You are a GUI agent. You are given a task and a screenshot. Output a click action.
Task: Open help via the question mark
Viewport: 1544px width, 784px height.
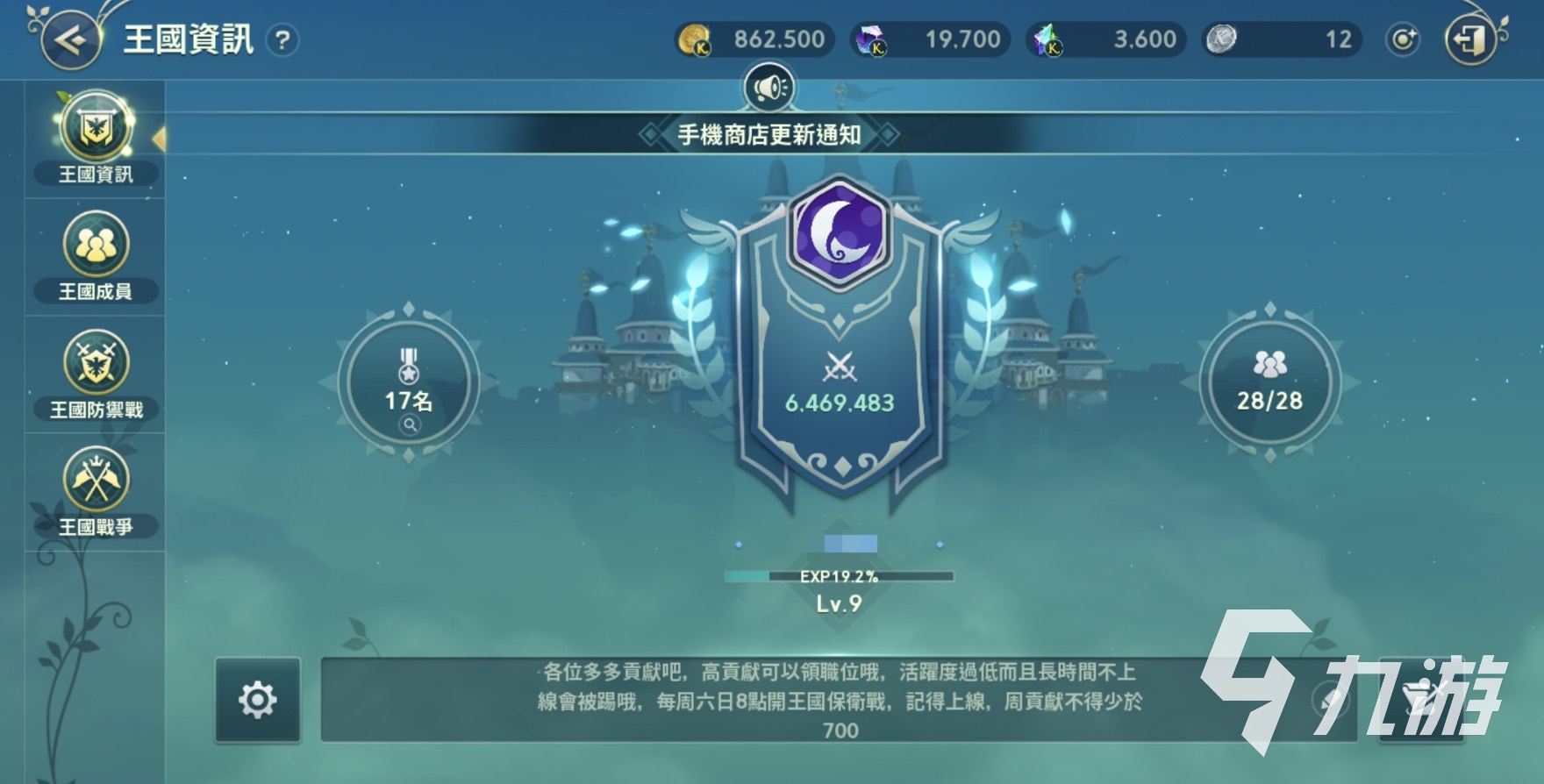tap(281, 41)
